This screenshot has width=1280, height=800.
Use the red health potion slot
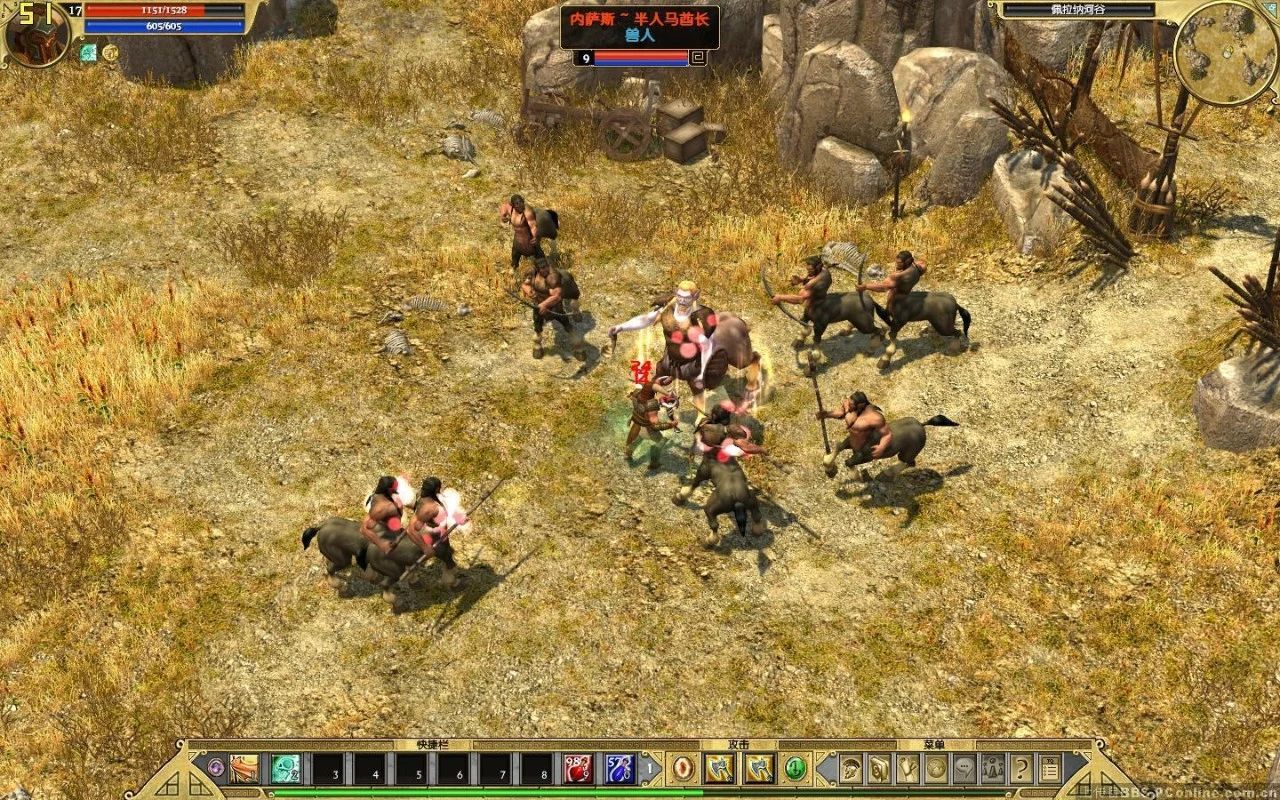(x=578, y=769)
